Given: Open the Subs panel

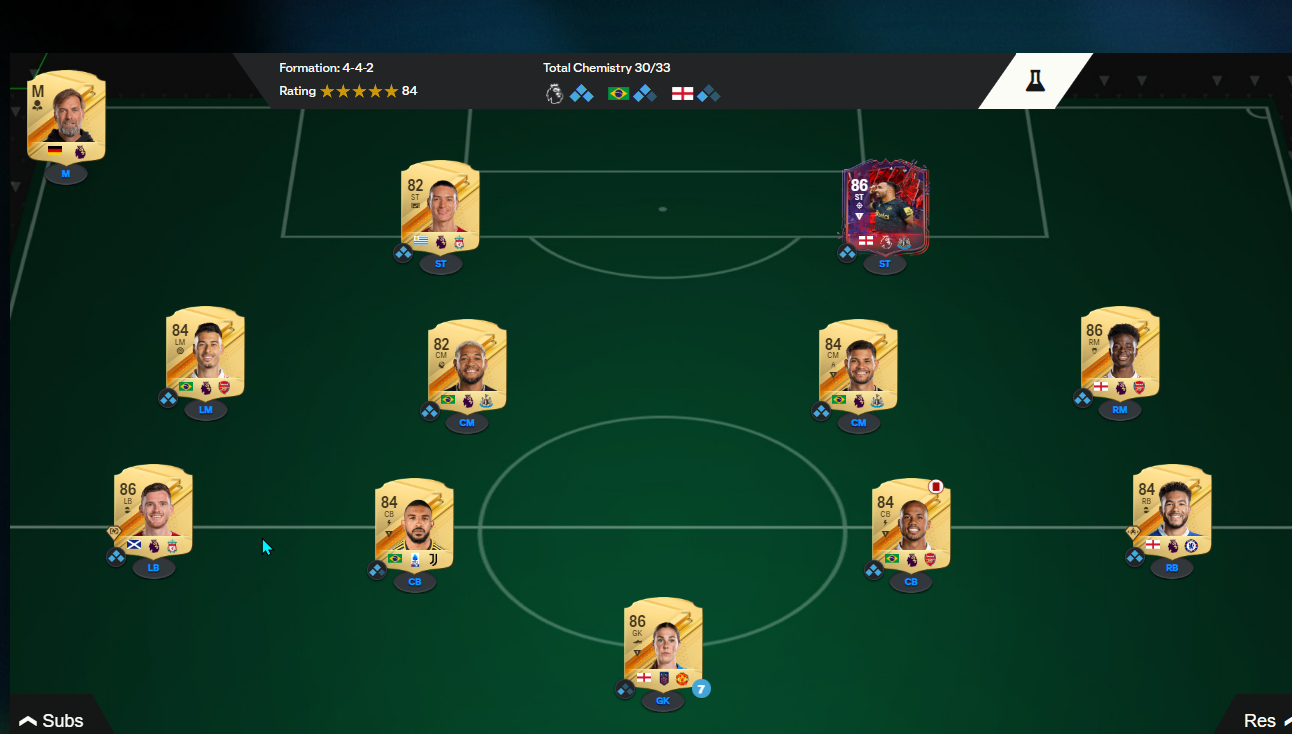Looking at the screenshot, I should [x=52, y=720].
